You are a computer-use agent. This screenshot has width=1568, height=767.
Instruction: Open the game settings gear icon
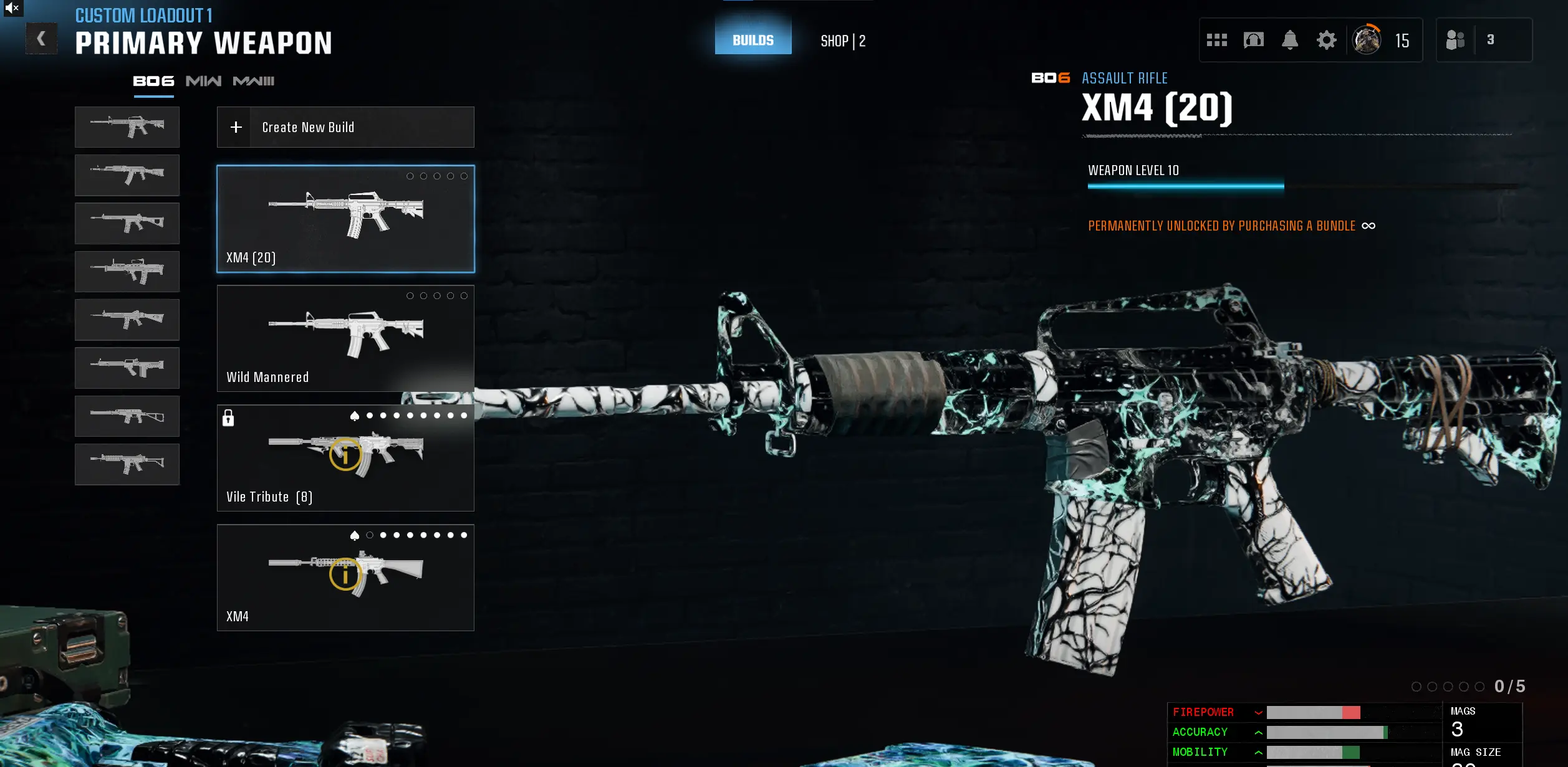1326,40
